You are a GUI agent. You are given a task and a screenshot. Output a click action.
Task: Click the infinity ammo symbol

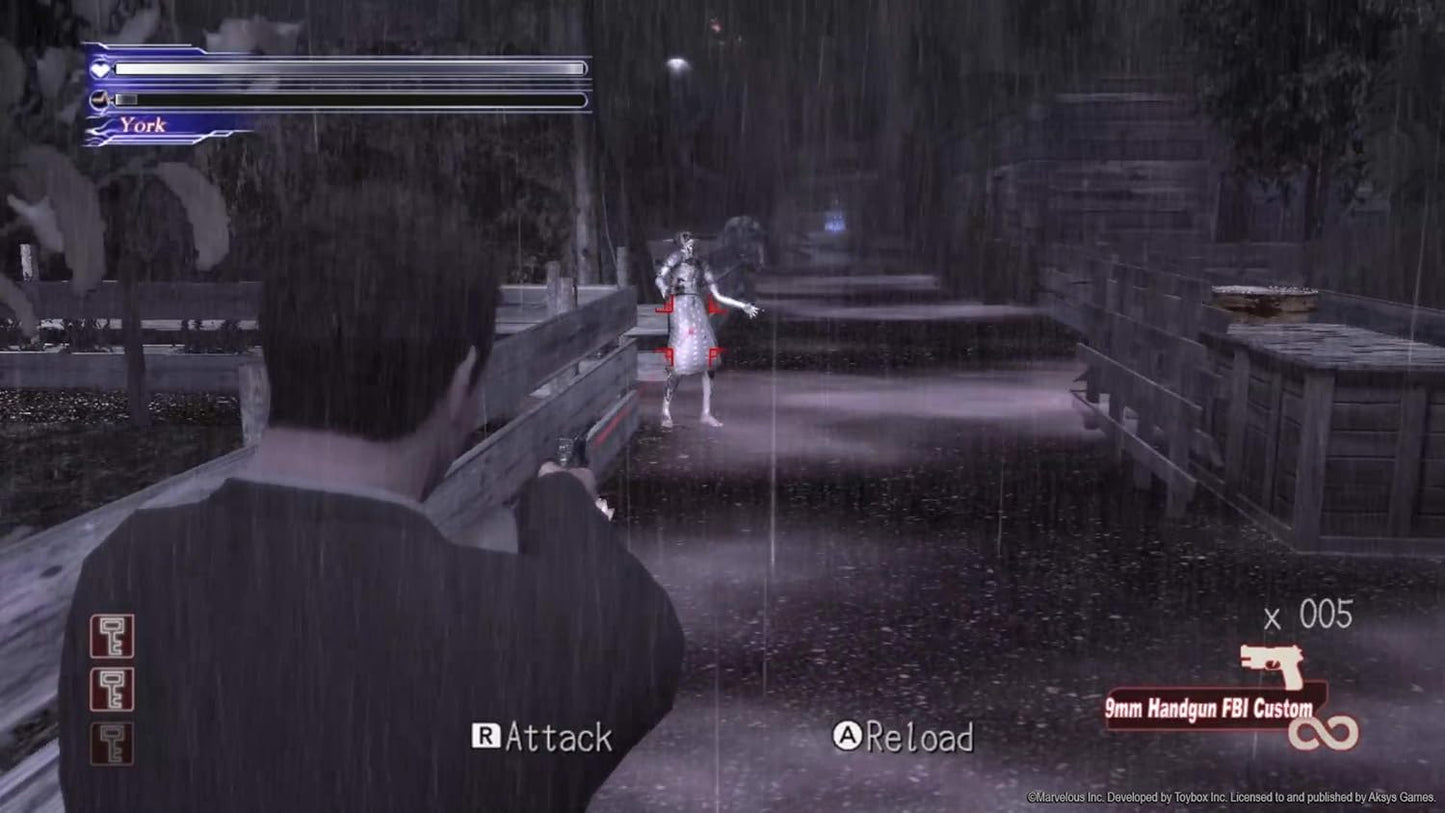(x=1323, y=733)
